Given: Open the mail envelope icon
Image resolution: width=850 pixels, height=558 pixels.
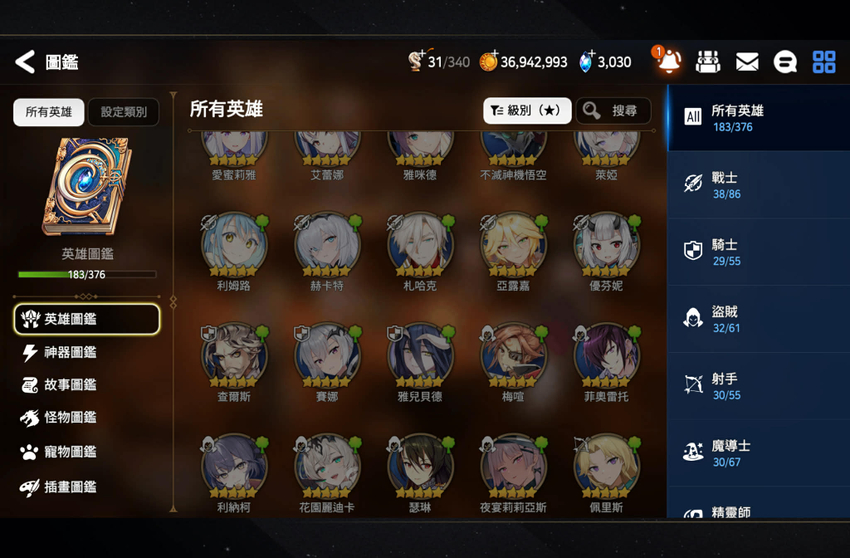Looking at the screenshot, I should (747, 62).
